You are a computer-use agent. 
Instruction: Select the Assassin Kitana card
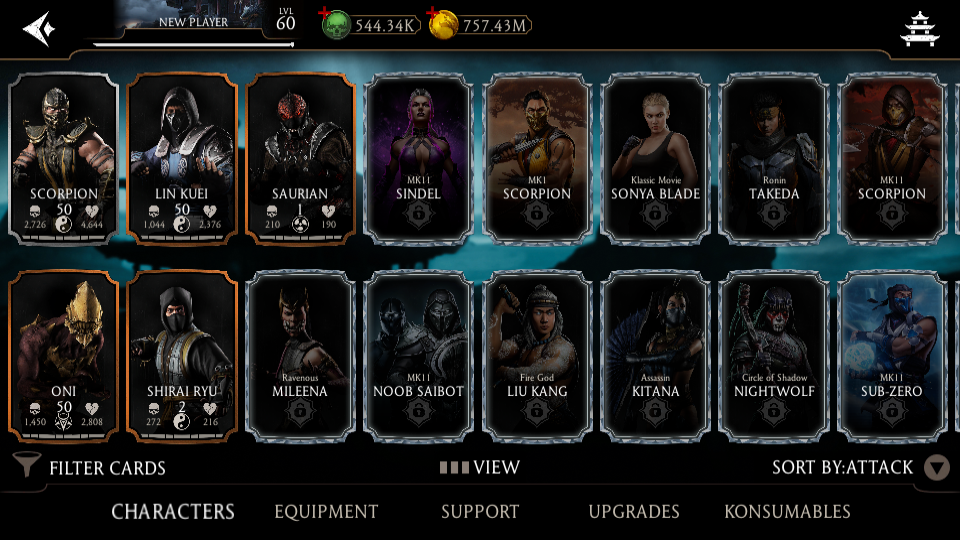[x=655, y=357]
